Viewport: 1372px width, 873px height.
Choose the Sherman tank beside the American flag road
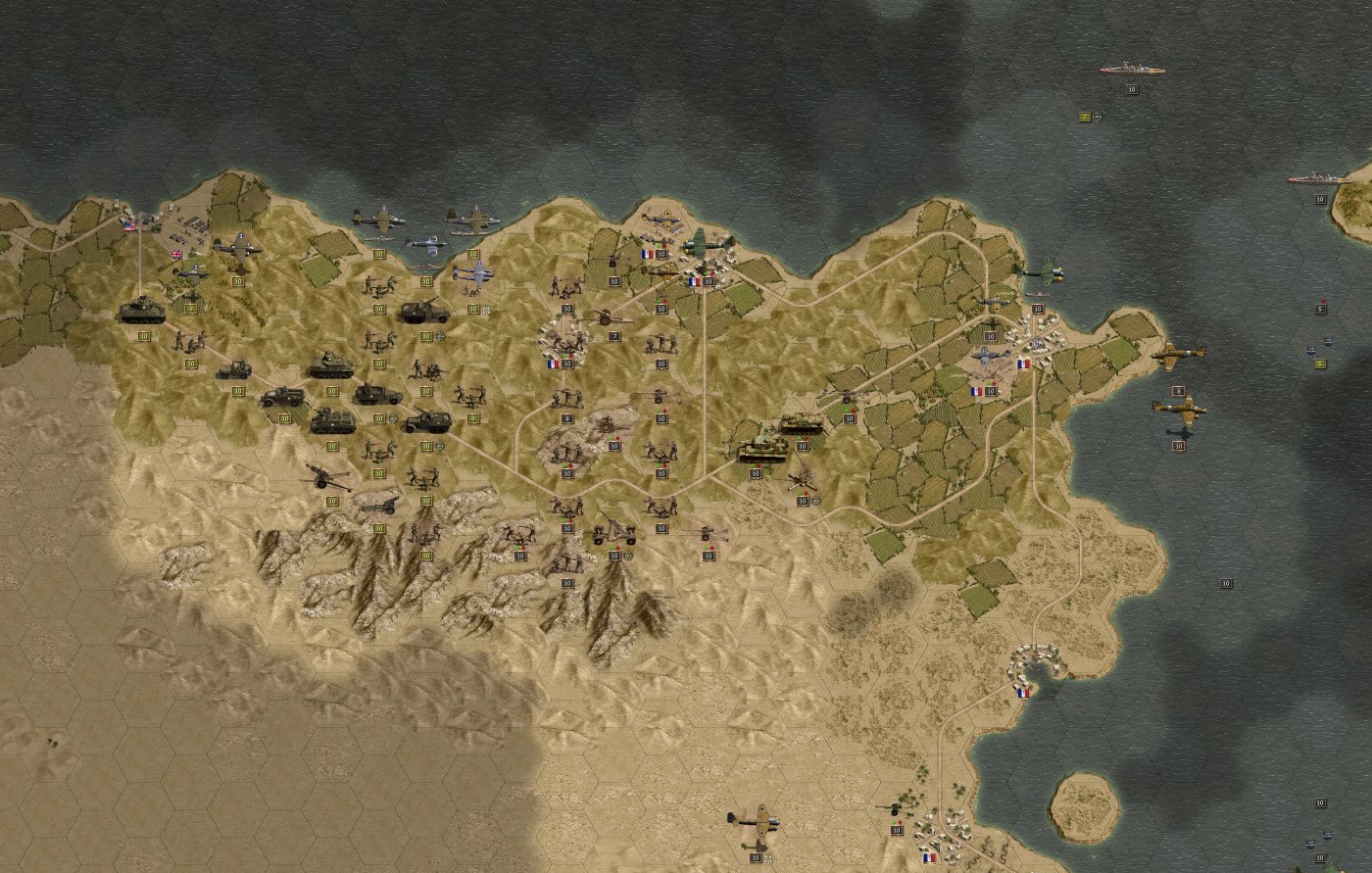[x=142, y=312]
